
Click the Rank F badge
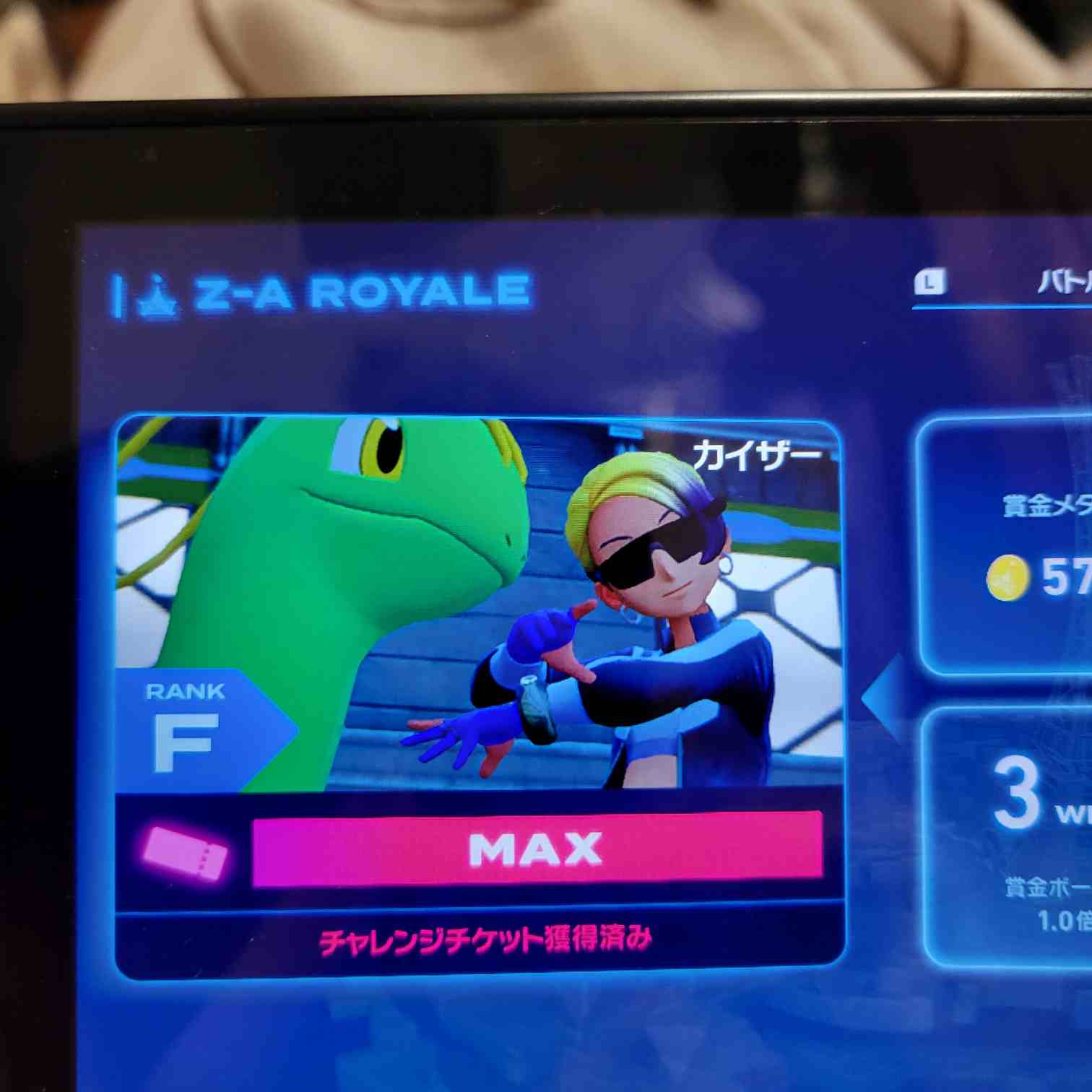tap(186, 729)
